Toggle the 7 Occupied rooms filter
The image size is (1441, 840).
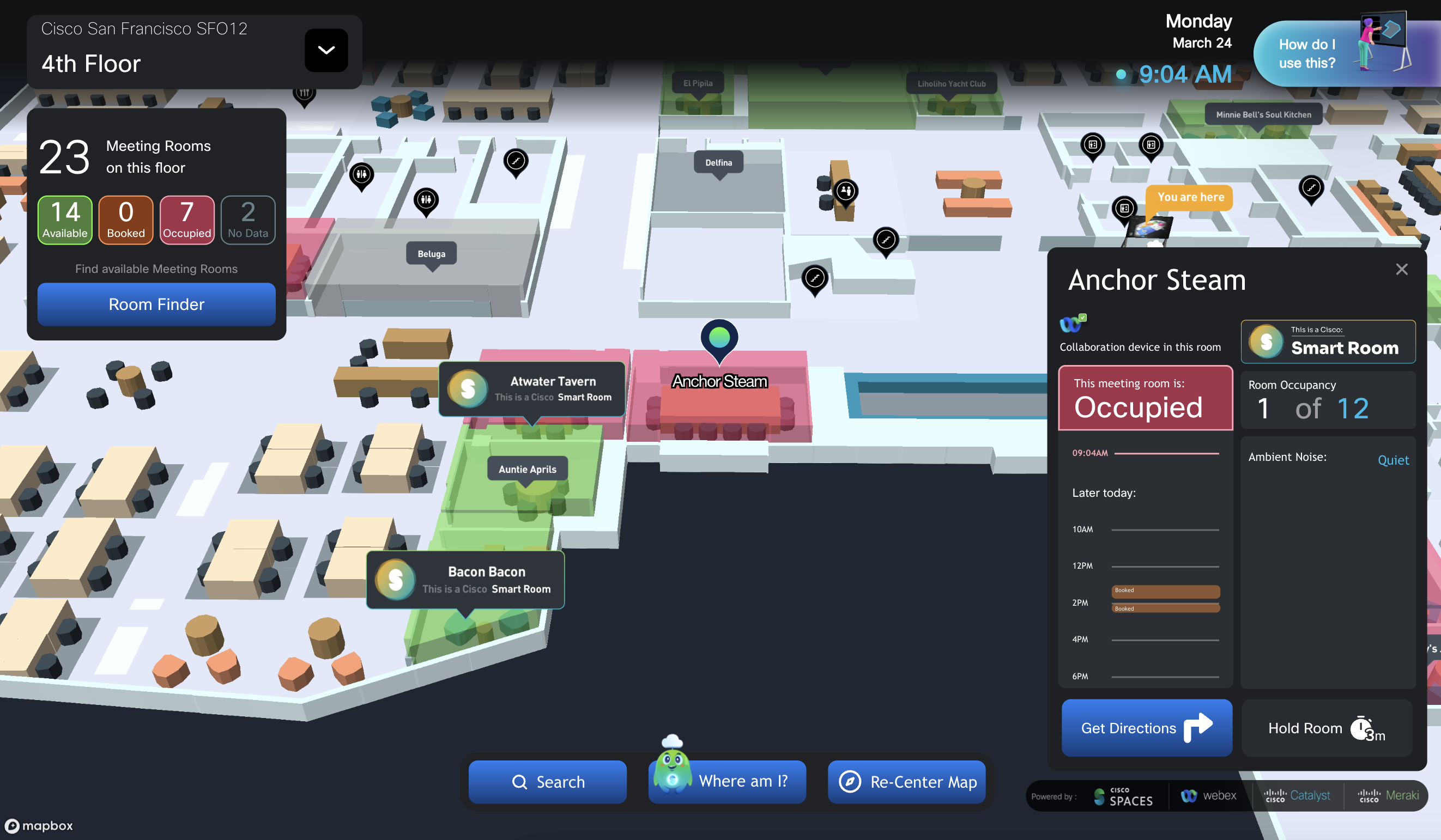point(187,220)
